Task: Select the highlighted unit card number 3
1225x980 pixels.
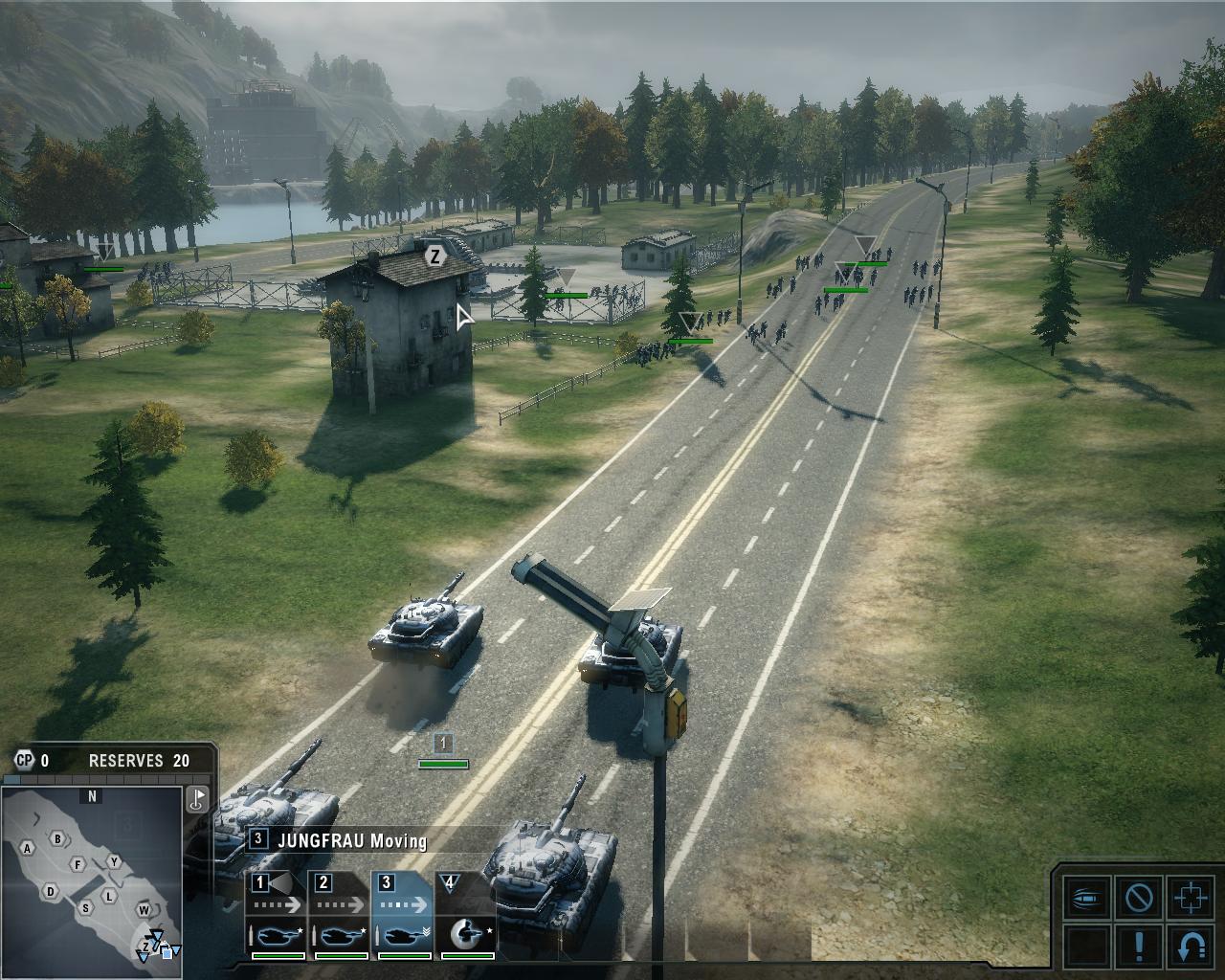Action: tap(404, 914)
